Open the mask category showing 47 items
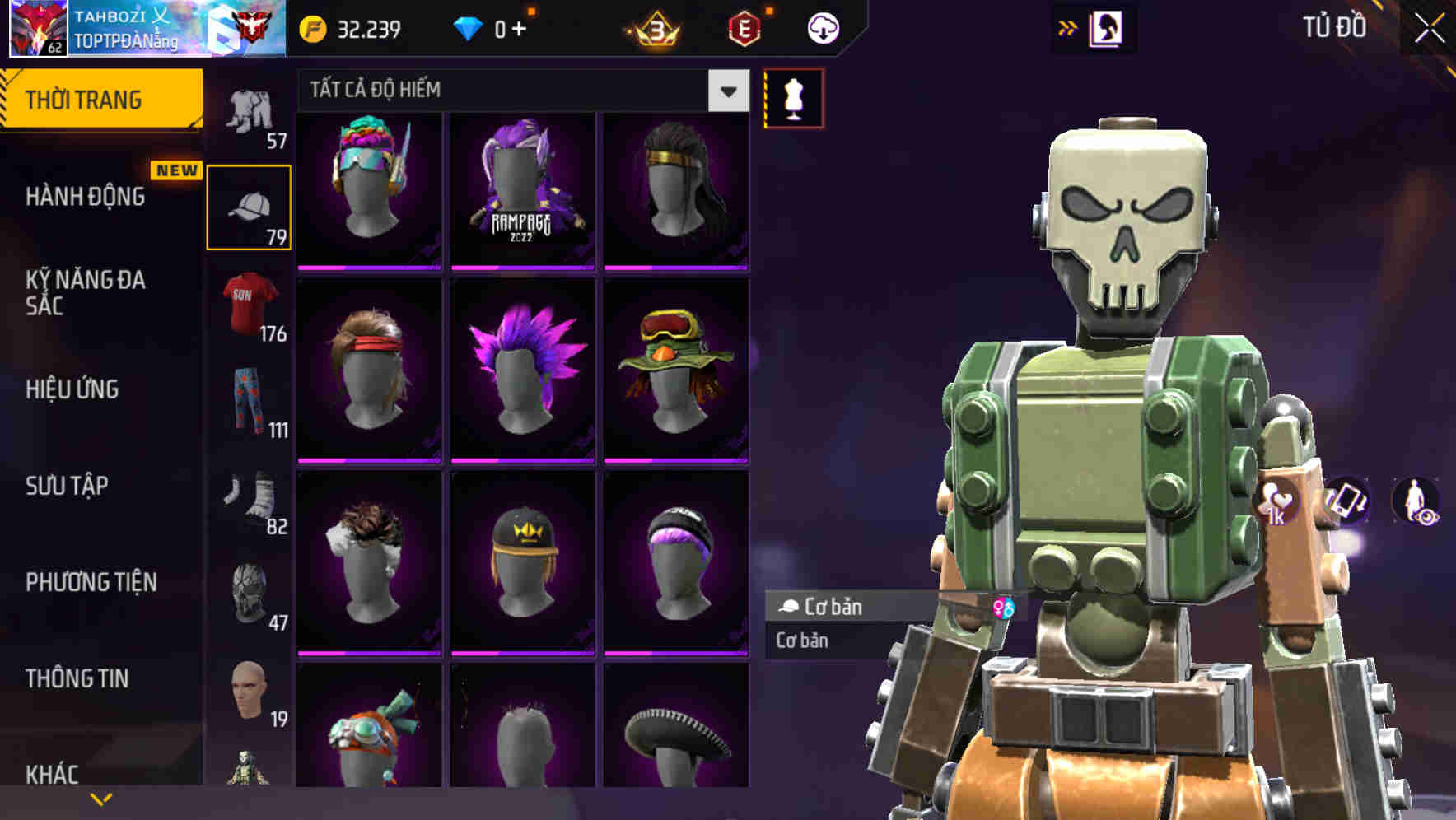1456x820 pixels. 247,594
